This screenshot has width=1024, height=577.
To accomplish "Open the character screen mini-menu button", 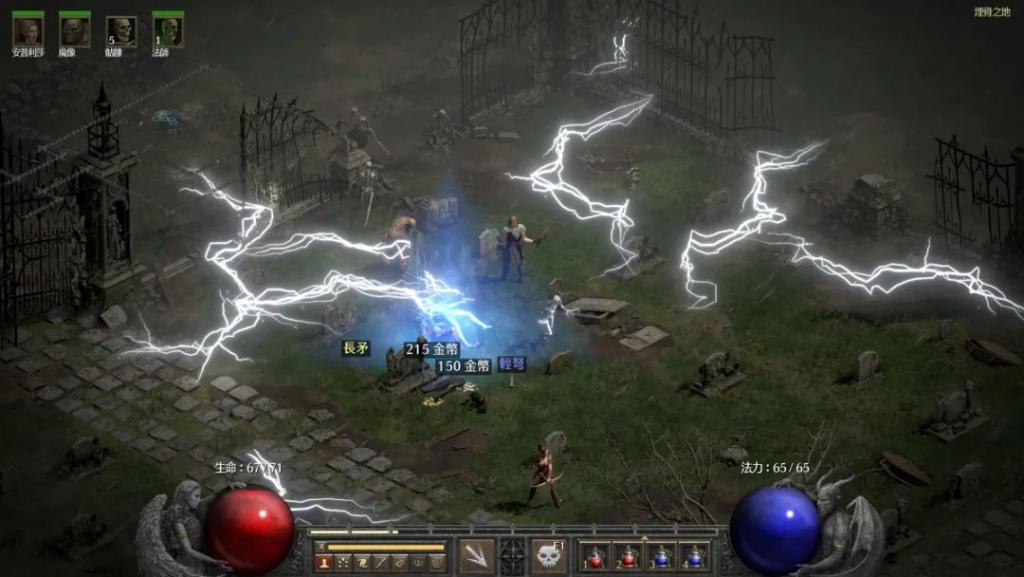I will 324,563.
